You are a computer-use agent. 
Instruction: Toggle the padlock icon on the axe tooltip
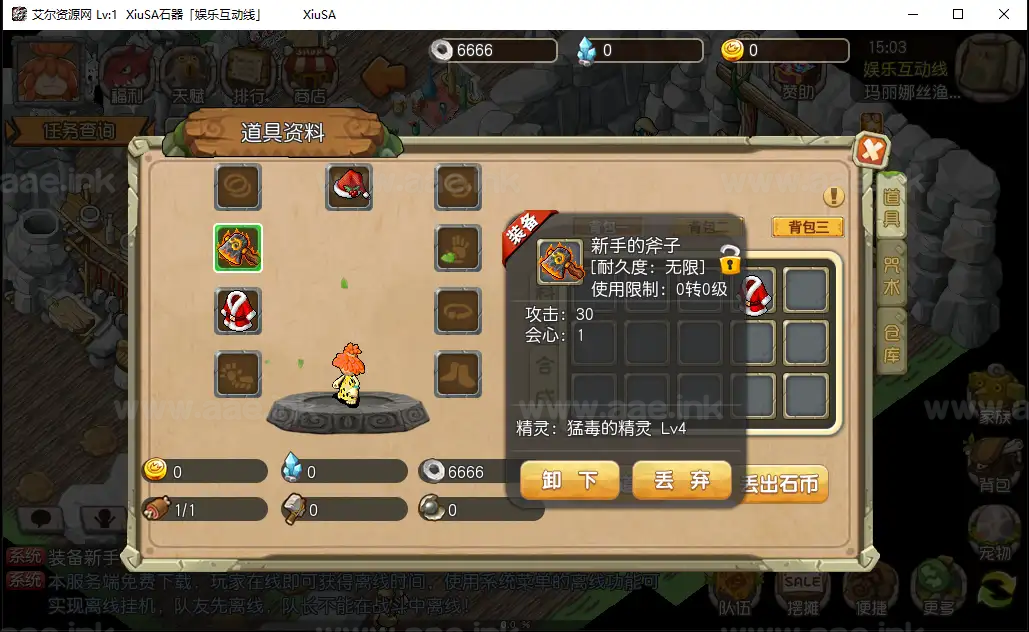pos(730,259)
